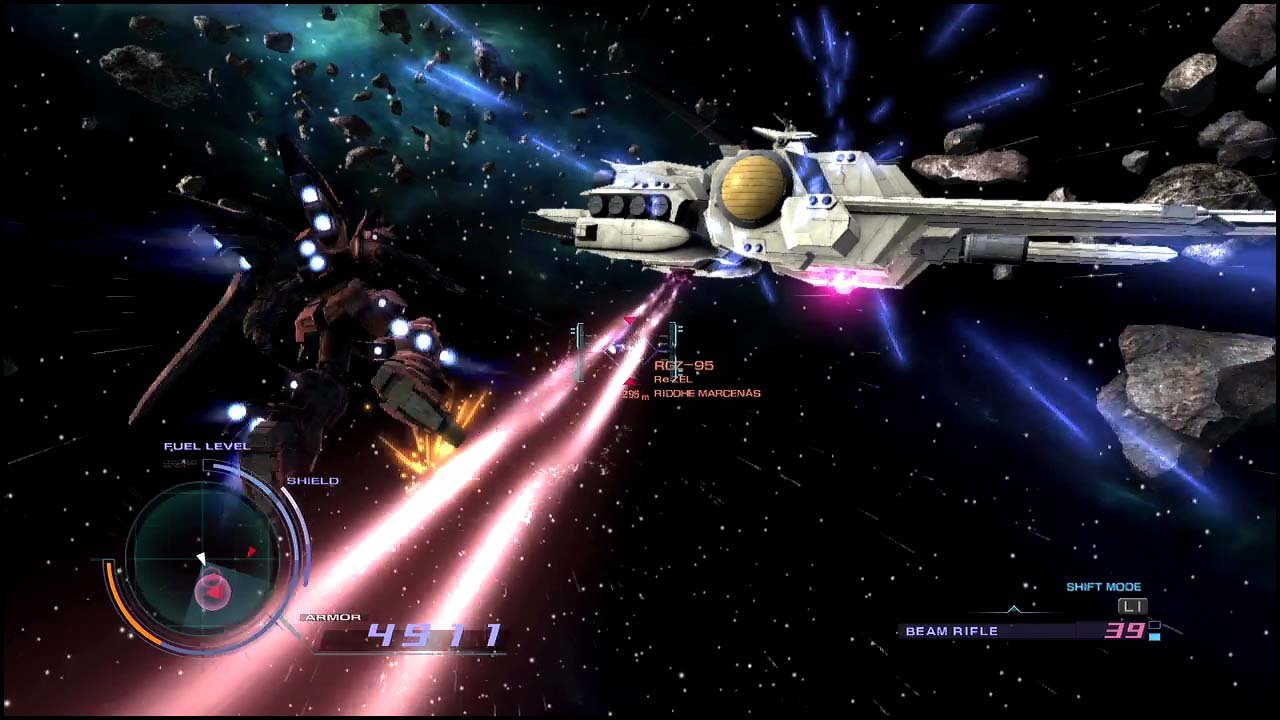Click the RIDDHE MARCENAS pilot name
The image size is (1280, 720).
(x=706, y=393)
